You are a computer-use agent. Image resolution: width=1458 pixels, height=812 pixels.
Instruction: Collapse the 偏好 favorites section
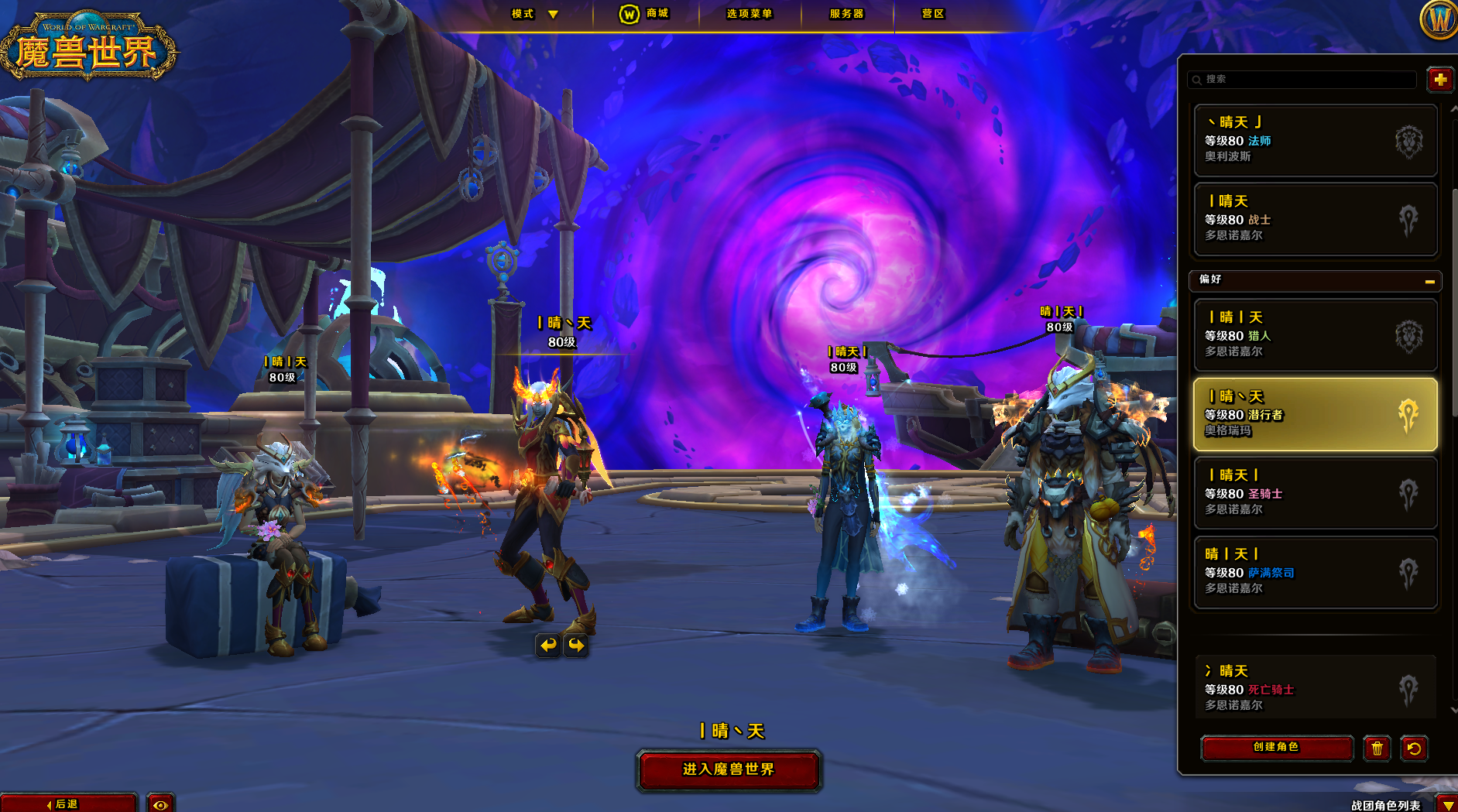(1429, 281)
